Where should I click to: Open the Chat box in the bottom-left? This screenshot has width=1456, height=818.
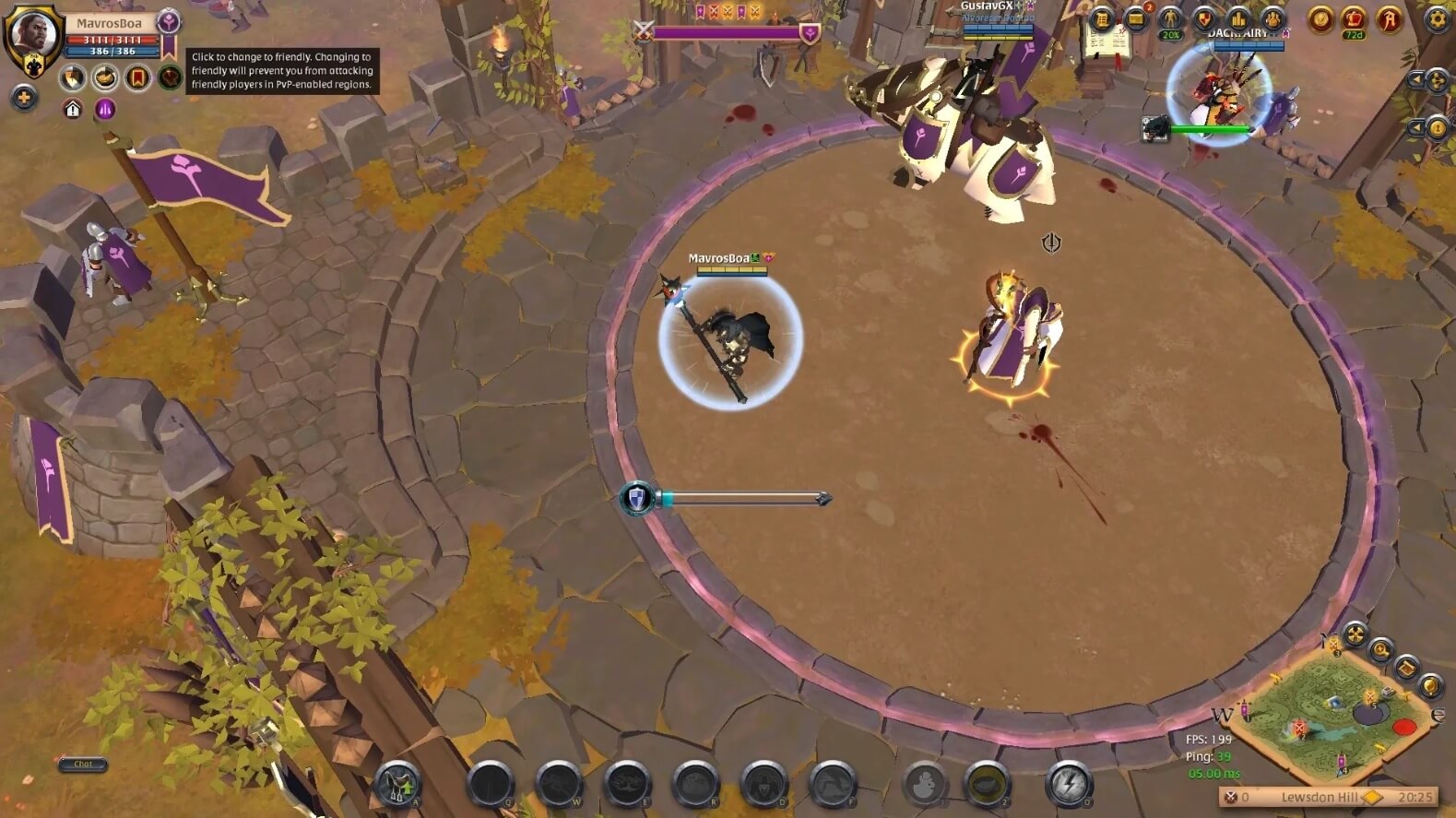pos(81,765)
